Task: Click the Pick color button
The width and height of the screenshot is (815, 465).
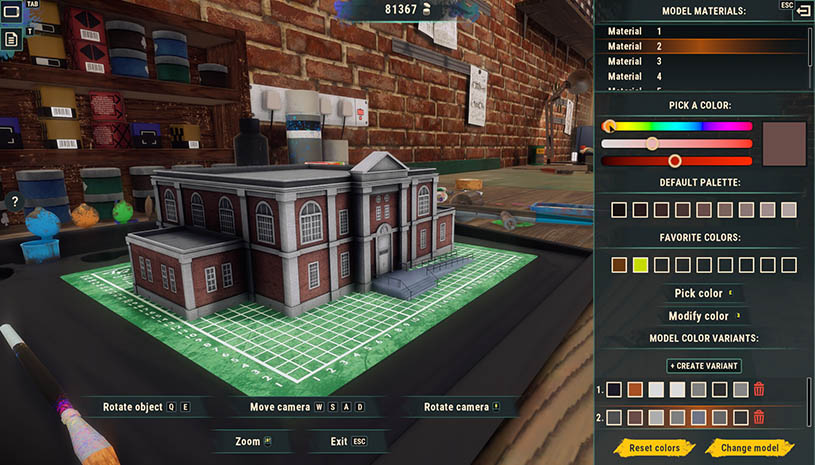Action: 700,293
